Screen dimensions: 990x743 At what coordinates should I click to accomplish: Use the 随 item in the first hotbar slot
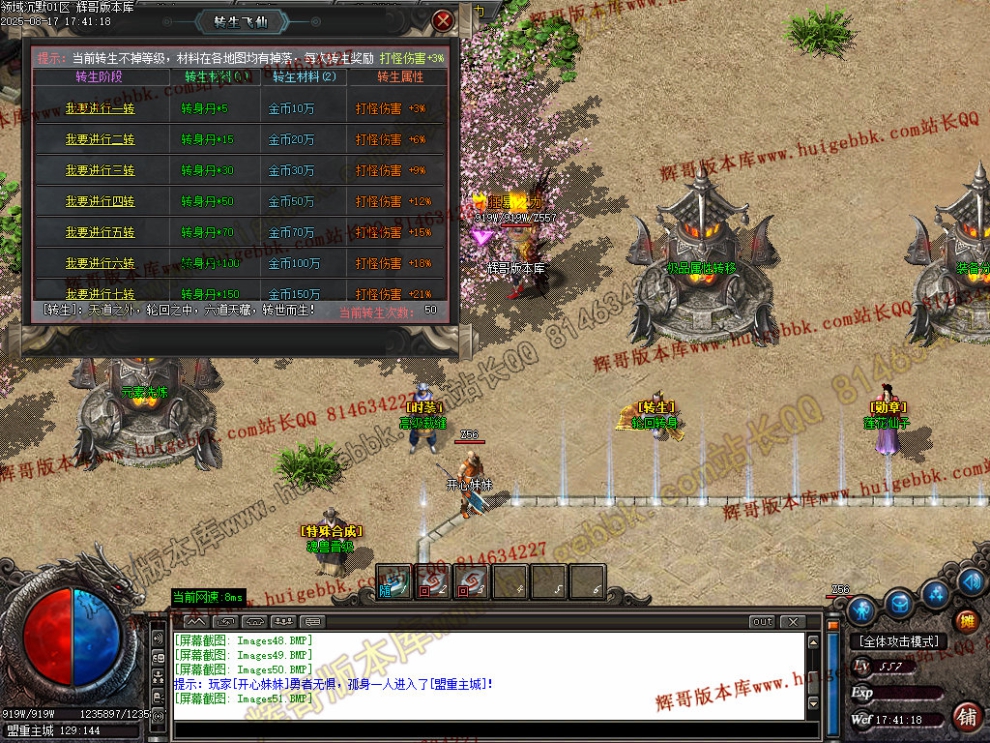point(394,581)
